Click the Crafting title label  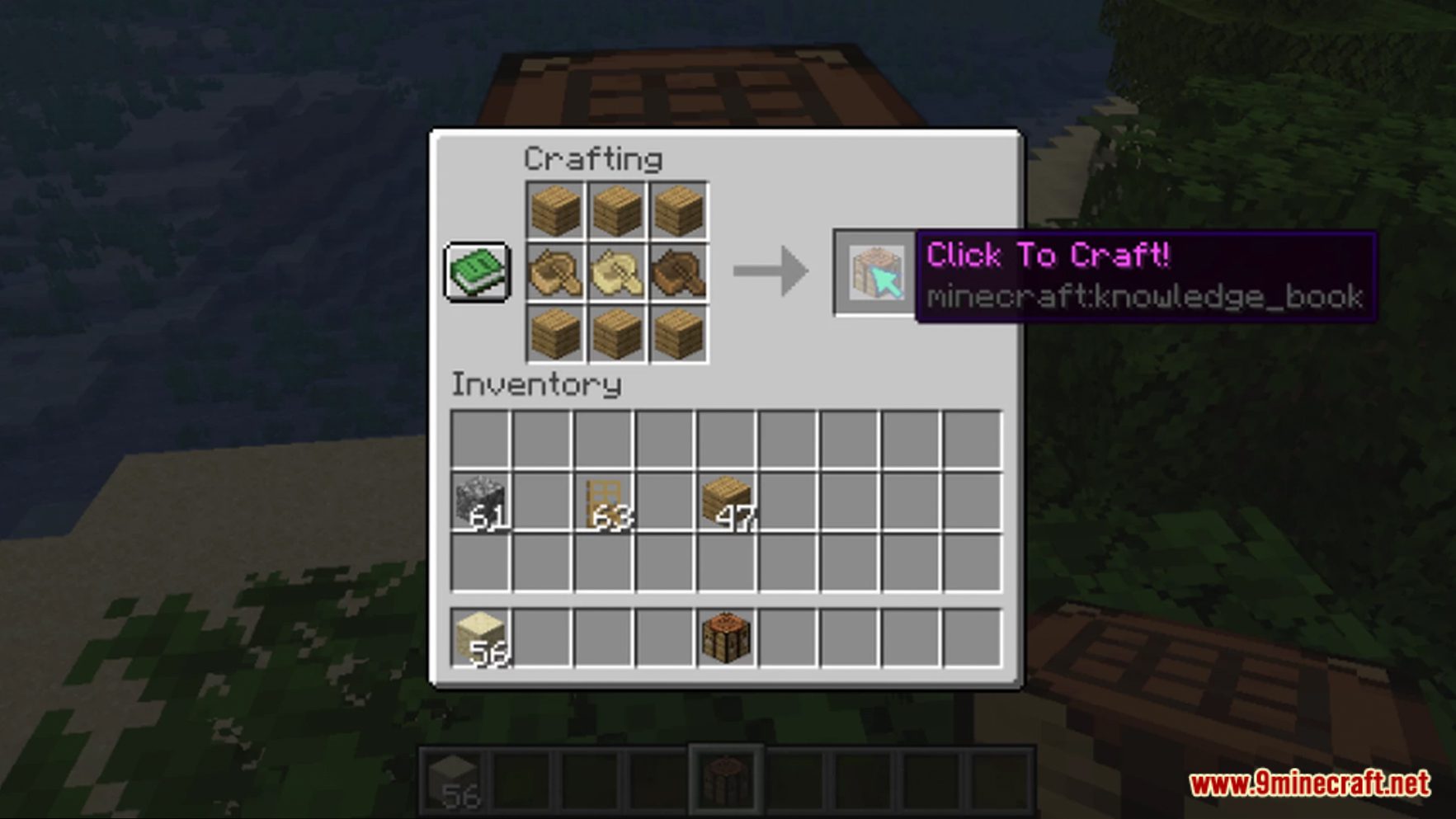tap(593, 158)
